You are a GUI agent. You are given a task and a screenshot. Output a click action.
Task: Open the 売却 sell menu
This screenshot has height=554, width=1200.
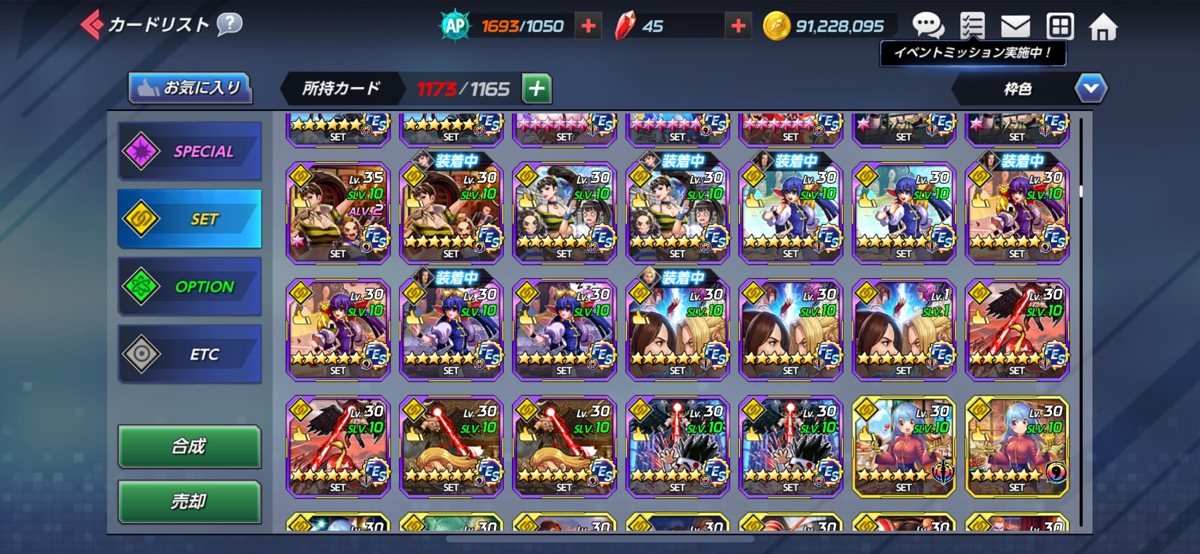coord(189,501)
